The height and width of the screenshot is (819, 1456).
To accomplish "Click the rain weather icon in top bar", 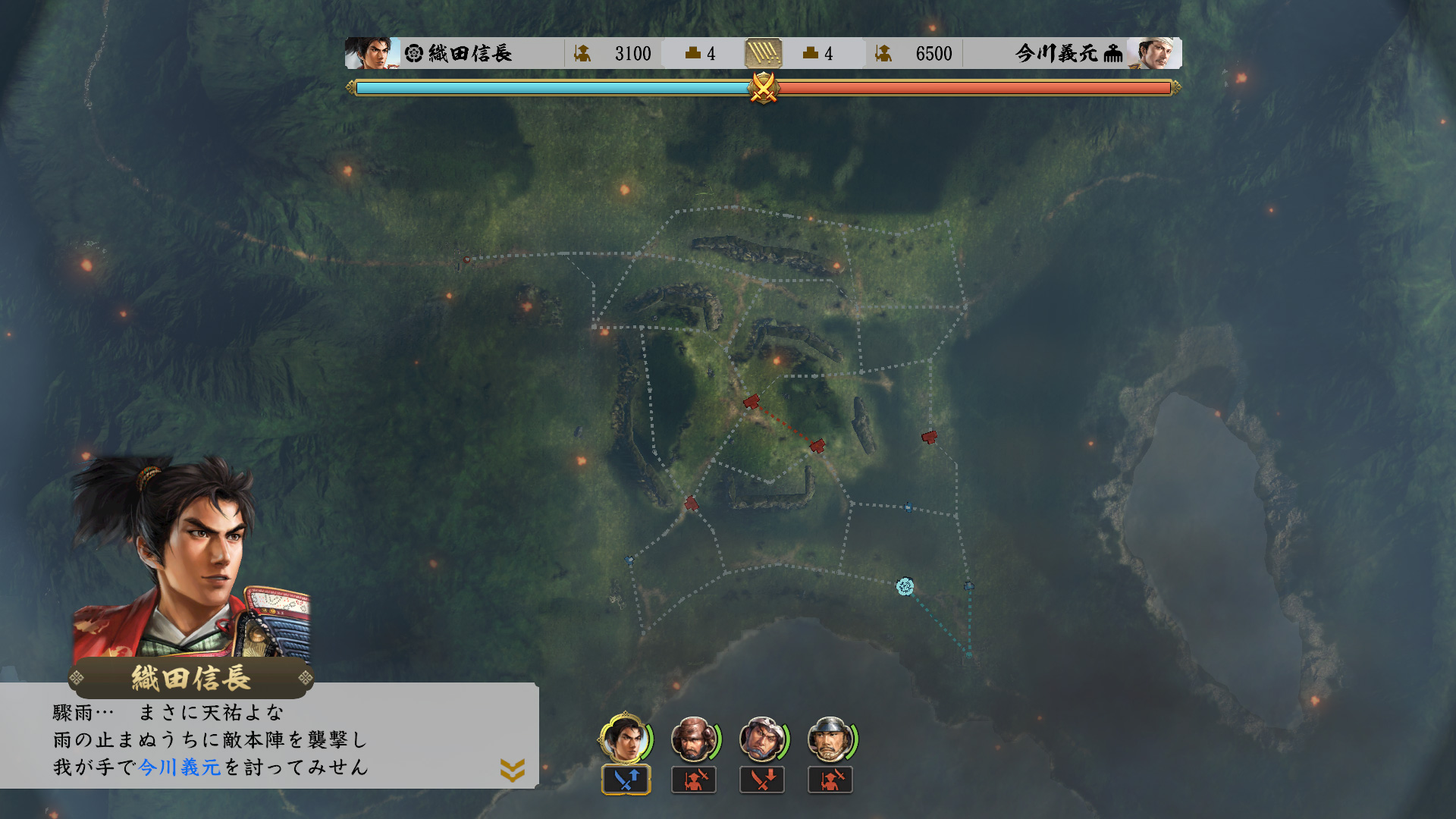I will tap(764, 53).
